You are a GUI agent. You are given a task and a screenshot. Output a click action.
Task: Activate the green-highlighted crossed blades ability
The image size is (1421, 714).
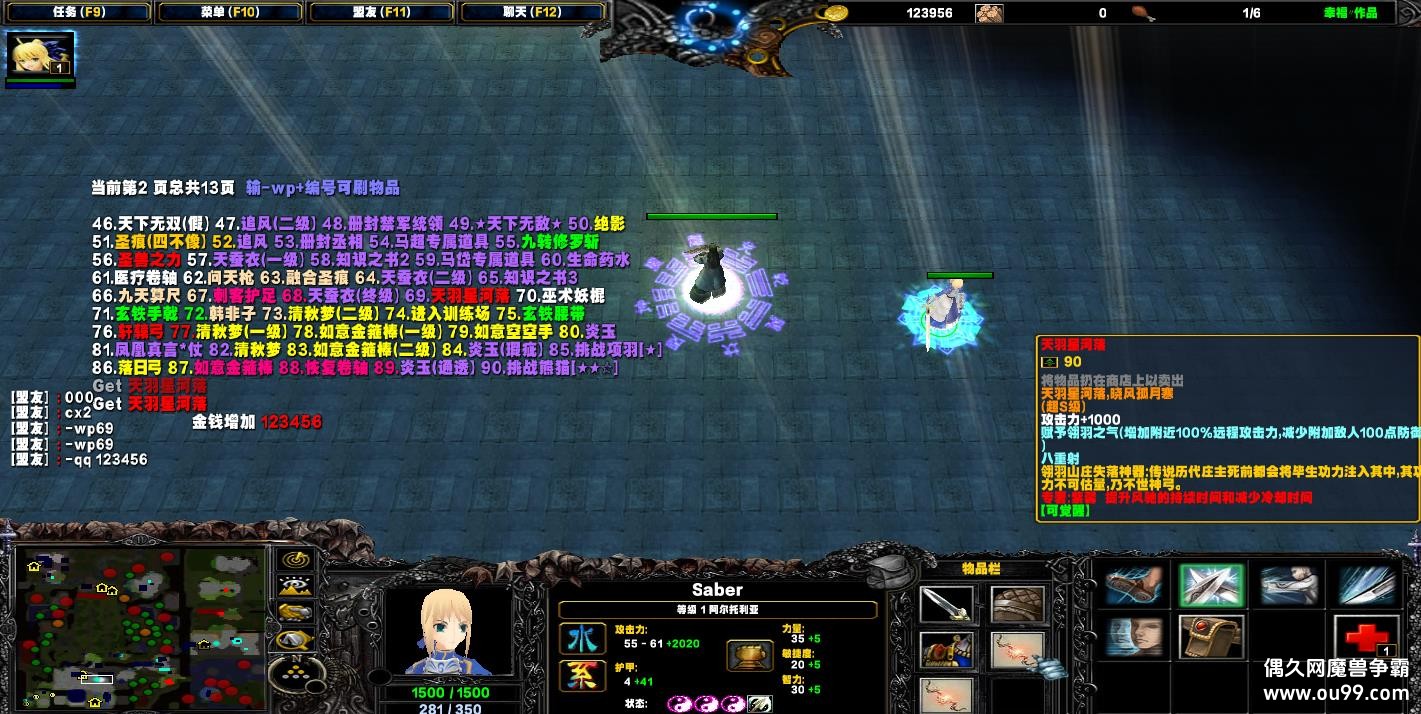pyautogui.click(x=1210, y=586)
